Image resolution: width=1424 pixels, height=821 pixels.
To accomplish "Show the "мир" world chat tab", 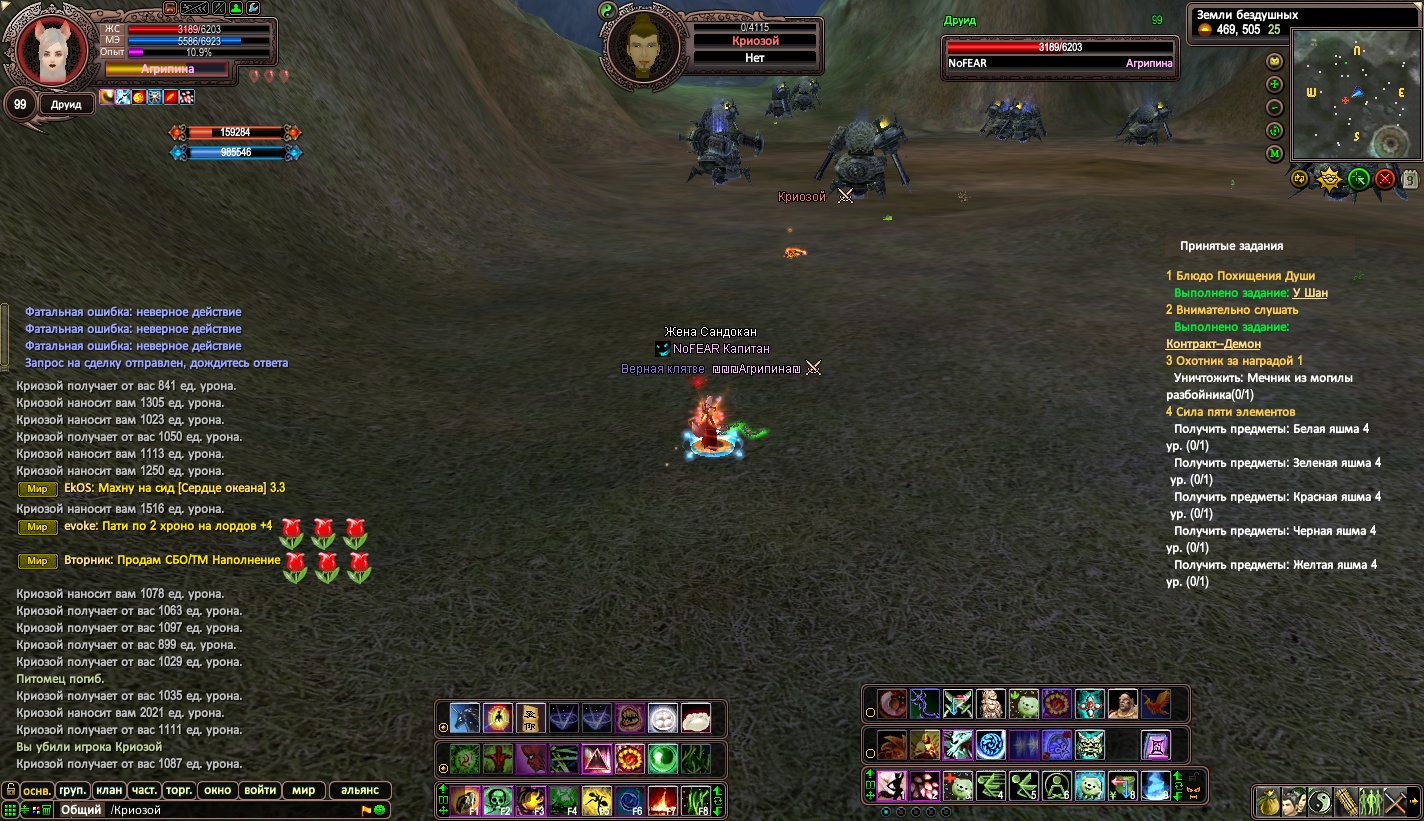I will (303, 790).
